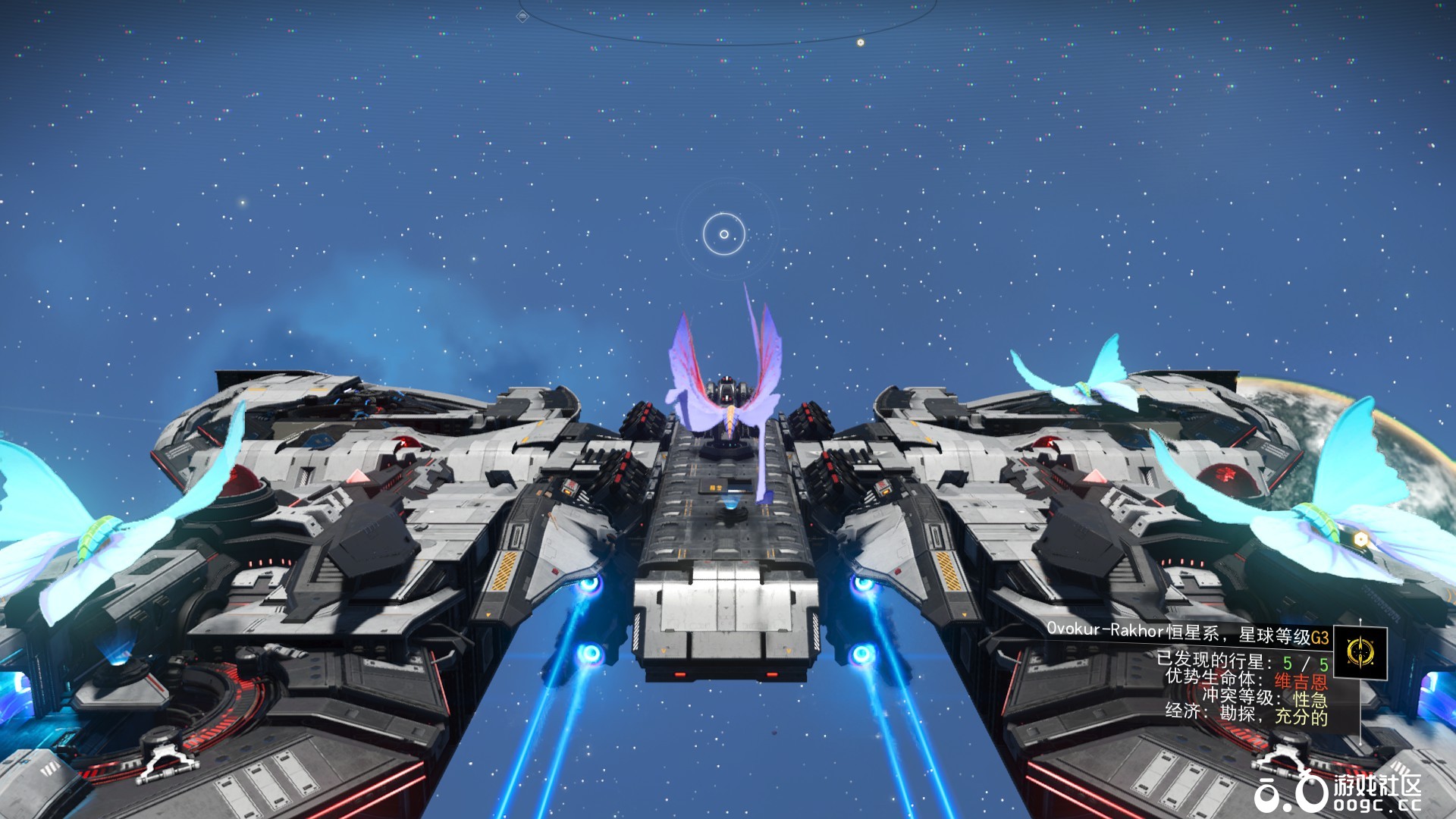The height and width of the screenshot is (819, 1456).
Task: Click the diamond dome marker on the compass
Action: 523,17
